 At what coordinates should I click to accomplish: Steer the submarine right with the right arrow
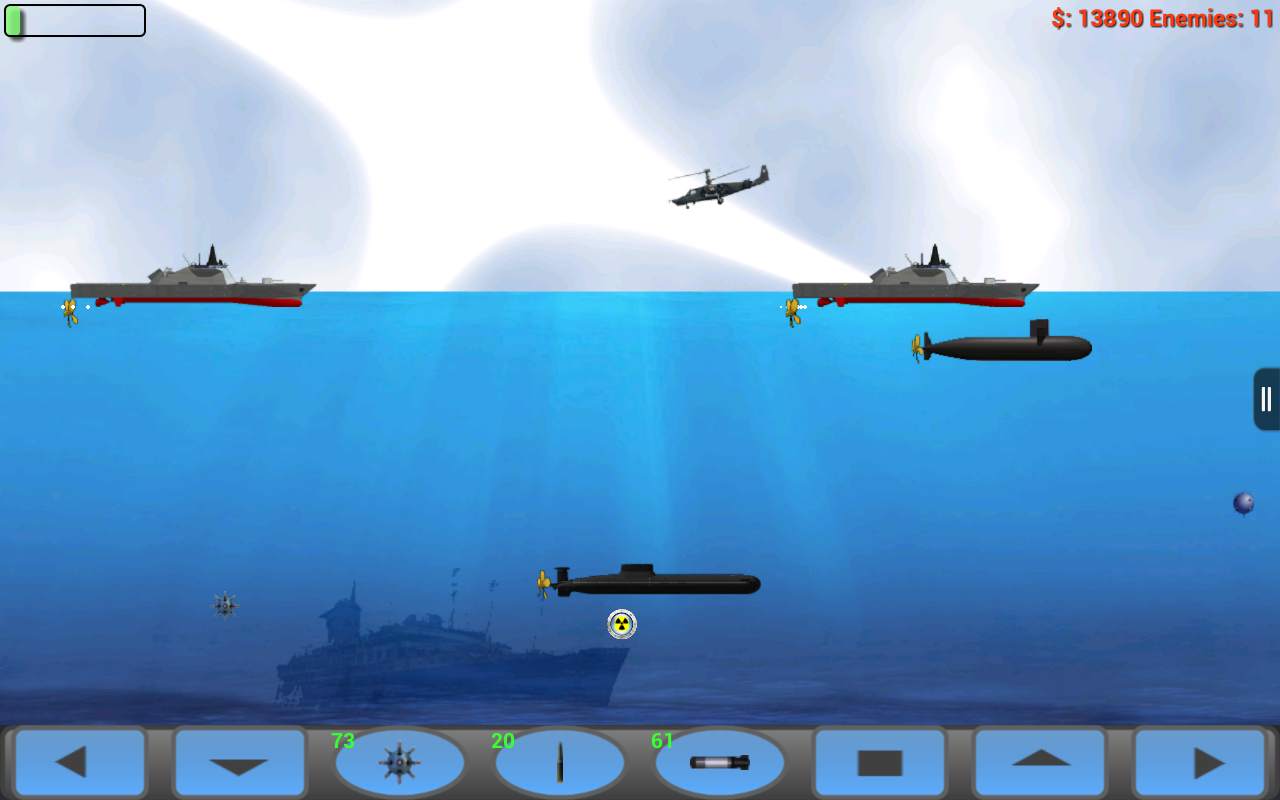(x=1200, y=763)
